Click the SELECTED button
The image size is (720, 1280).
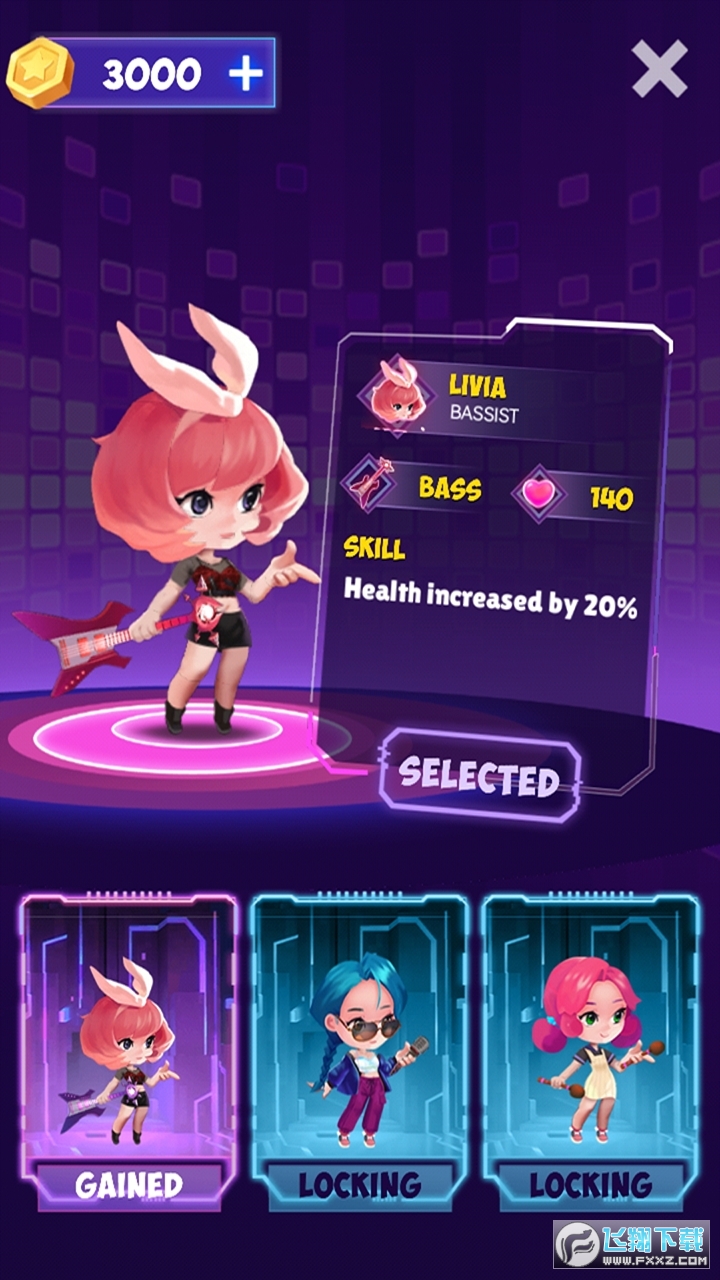point(479,777)
